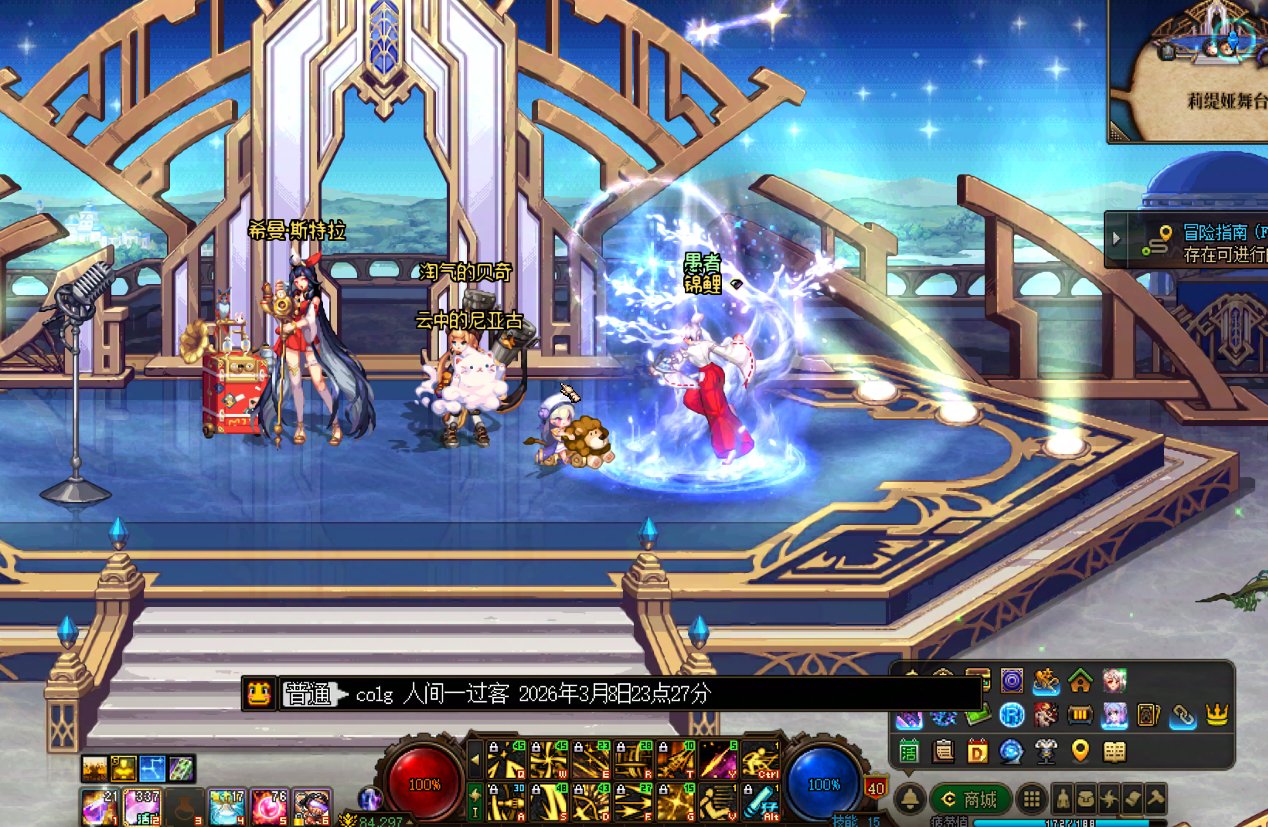Open the green house icon
The height and width of the screenshot is (827, 1268).
(1079, 682)
